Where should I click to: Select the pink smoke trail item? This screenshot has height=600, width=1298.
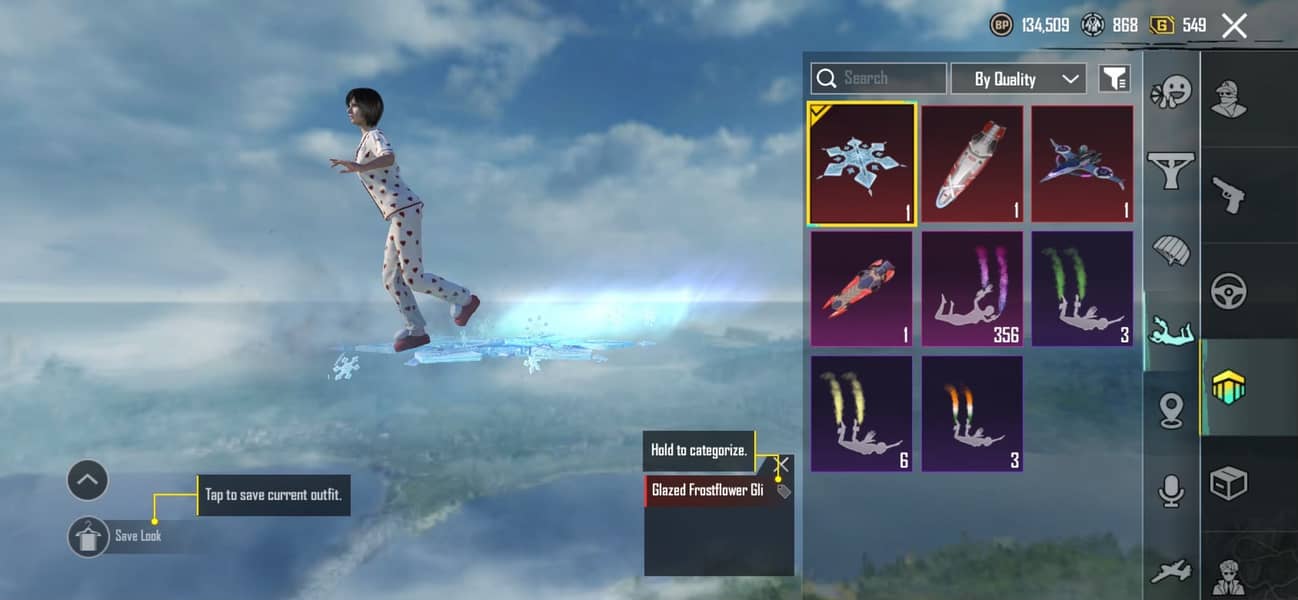point(972,289)
